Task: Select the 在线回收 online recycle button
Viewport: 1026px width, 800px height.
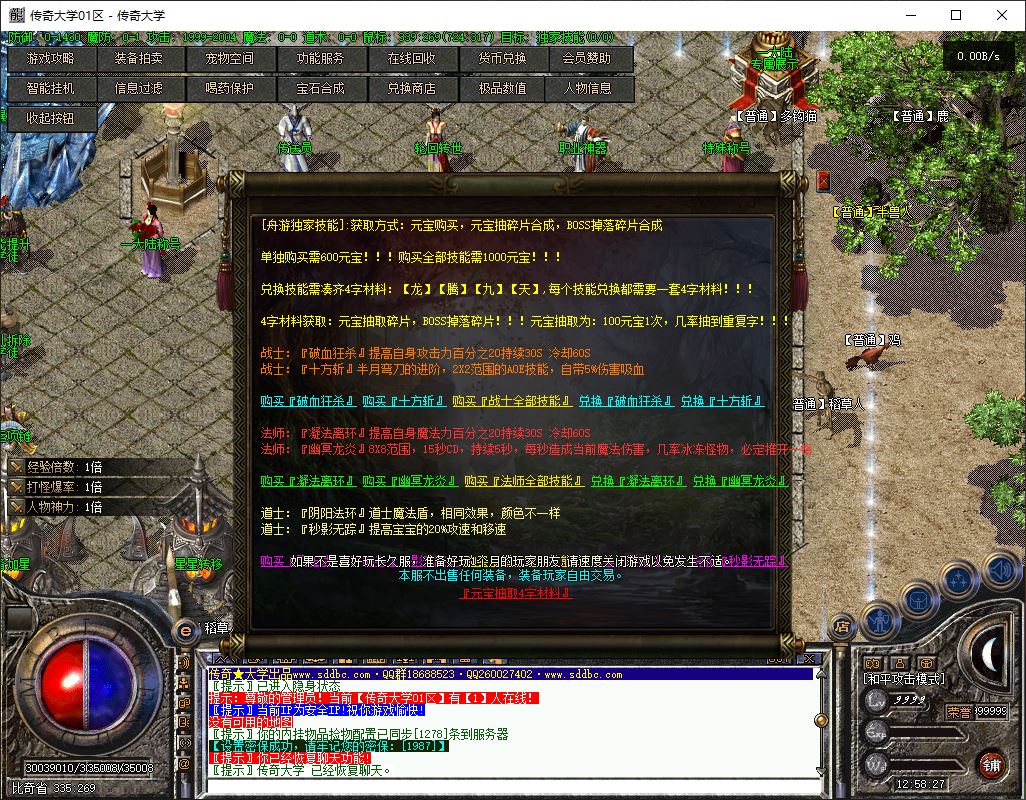Action: (x=412, y=59)
